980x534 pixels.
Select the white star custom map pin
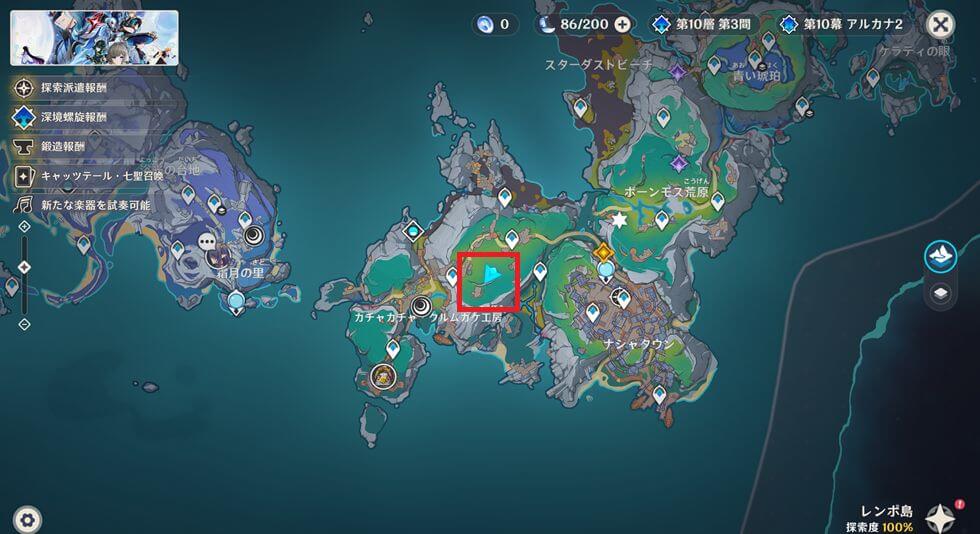coord(619,219)
